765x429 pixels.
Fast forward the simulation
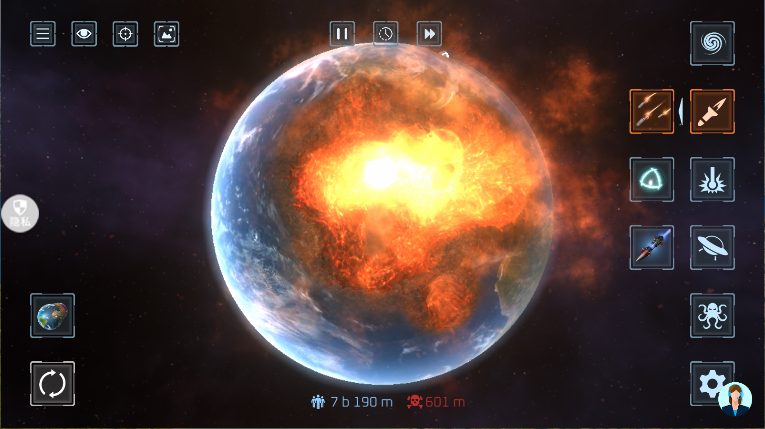[x=429, y=34]
